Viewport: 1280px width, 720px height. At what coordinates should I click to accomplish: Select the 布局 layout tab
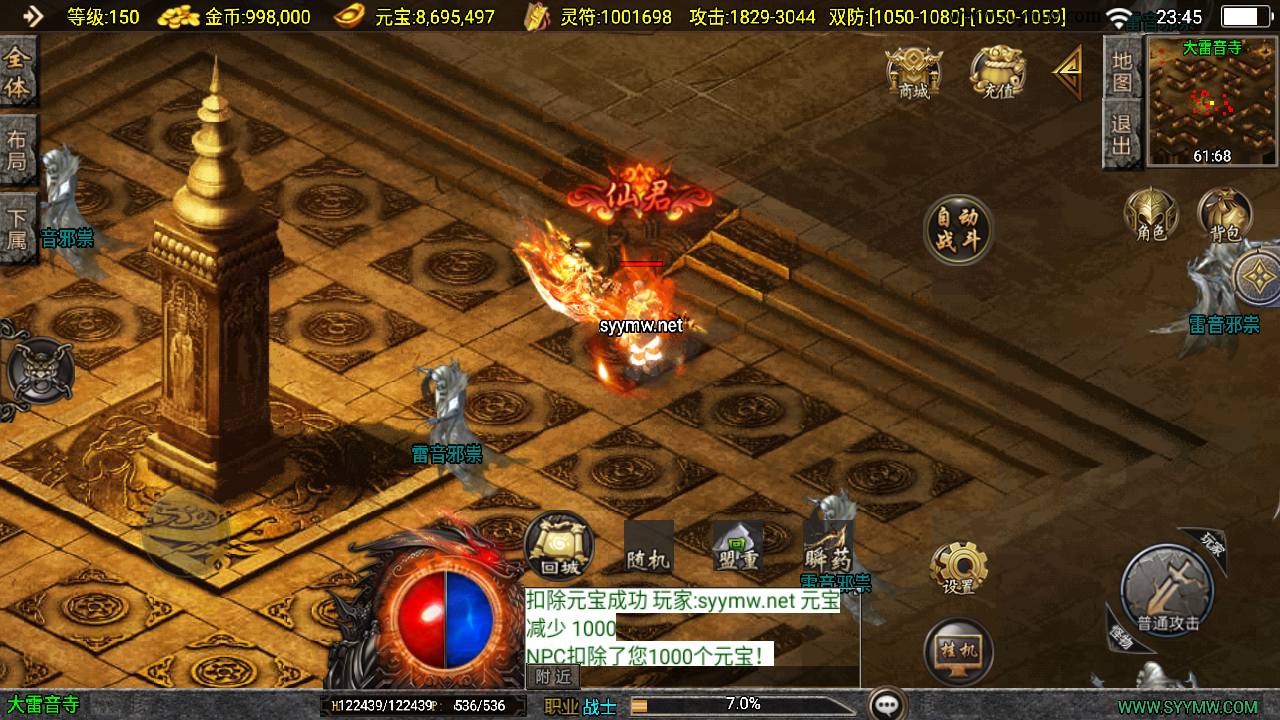point(17,150)
